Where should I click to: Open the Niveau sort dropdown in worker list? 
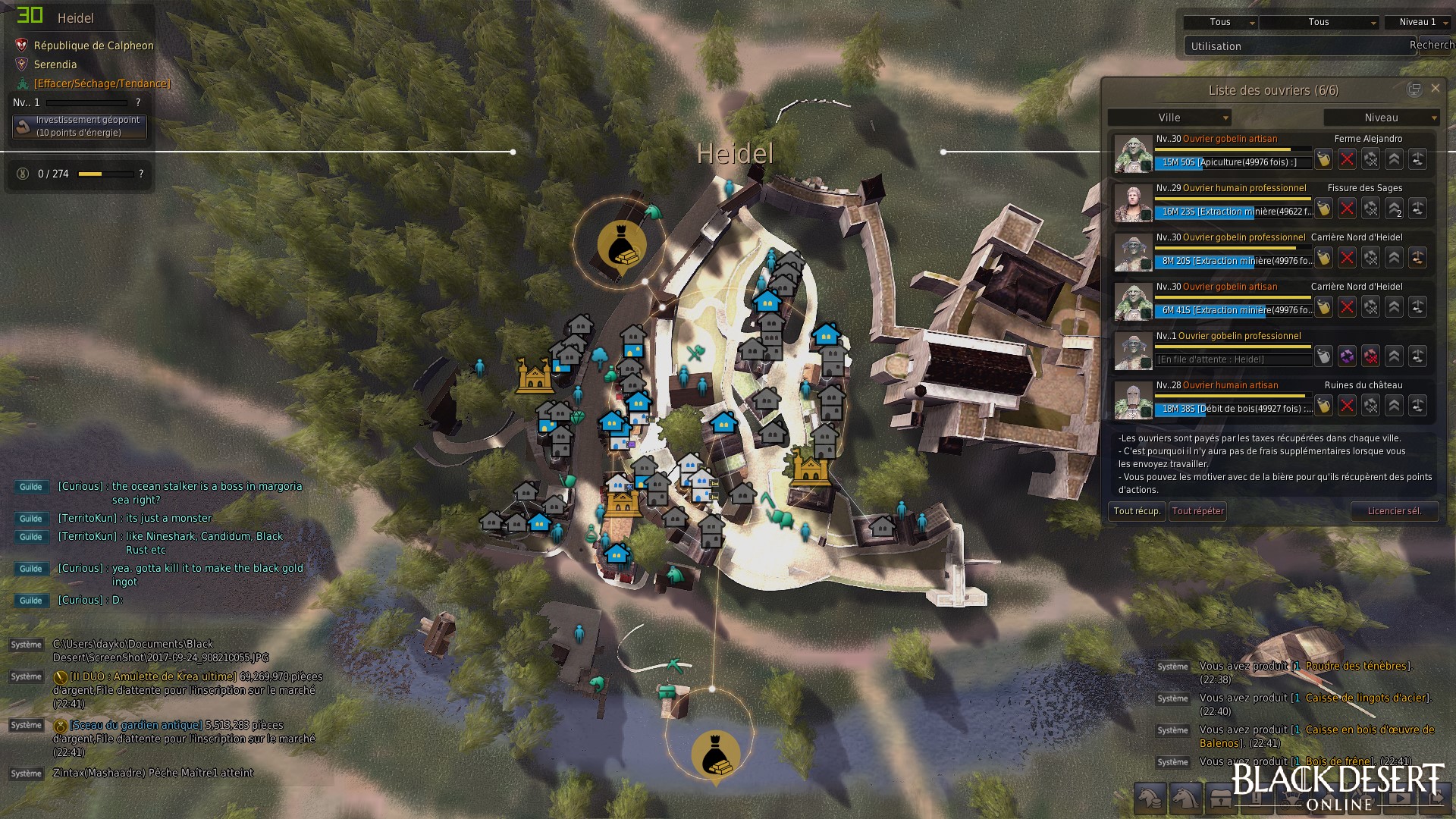click(x=1381, y=118)
